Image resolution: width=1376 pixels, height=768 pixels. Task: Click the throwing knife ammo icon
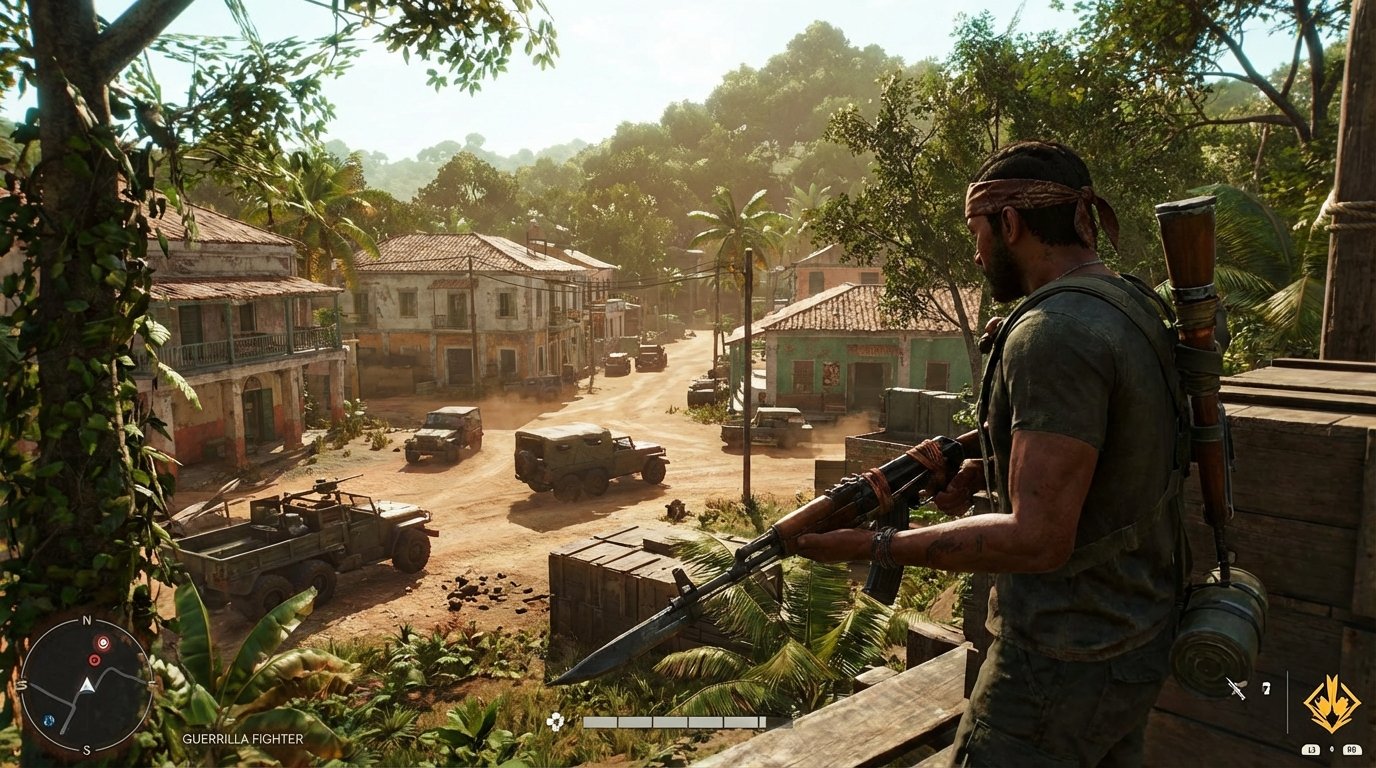pyautogui.click(x=1236, y=688)
